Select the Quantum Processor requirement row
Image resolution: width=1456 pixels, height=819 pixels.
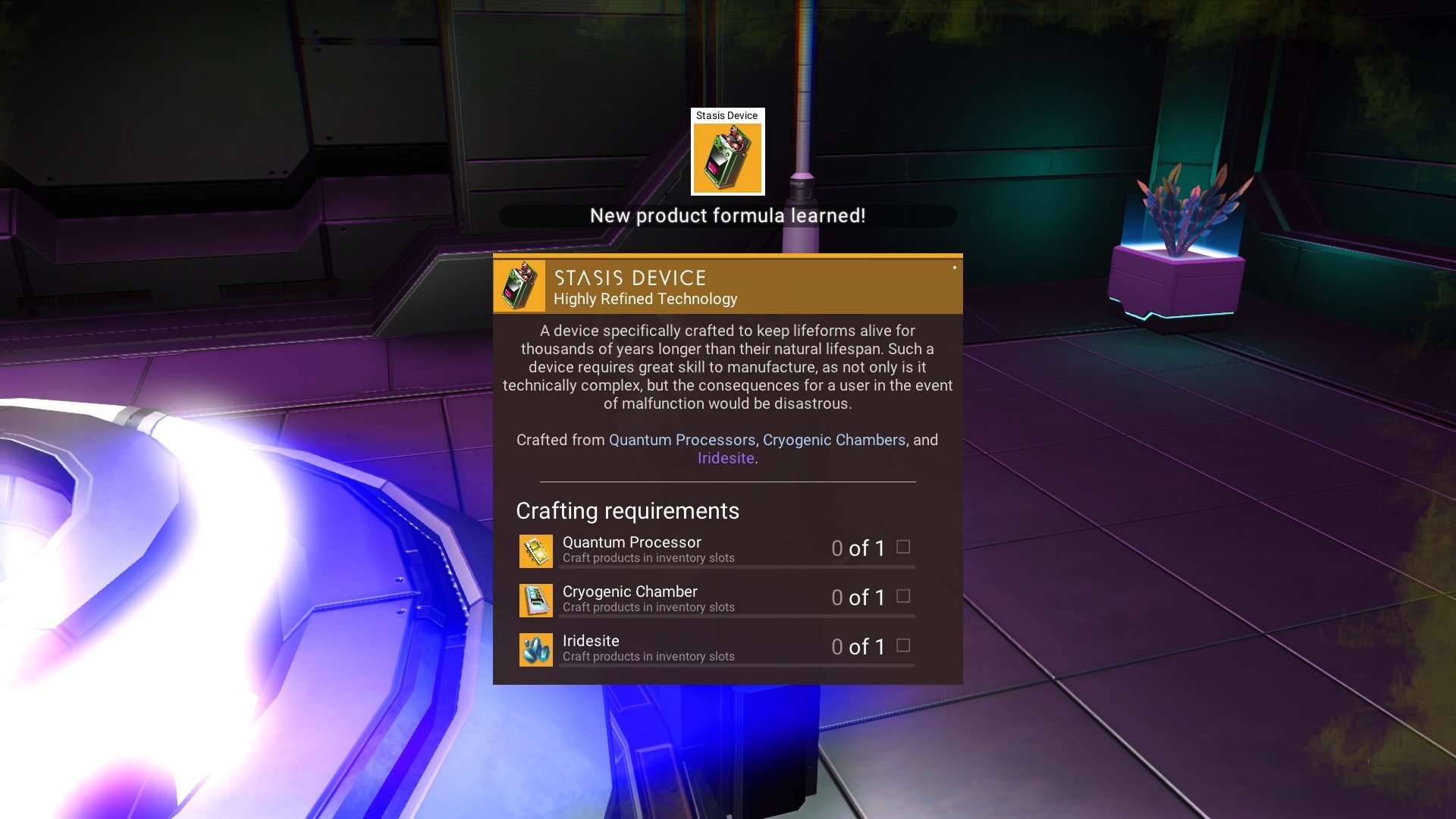point(717,550)
